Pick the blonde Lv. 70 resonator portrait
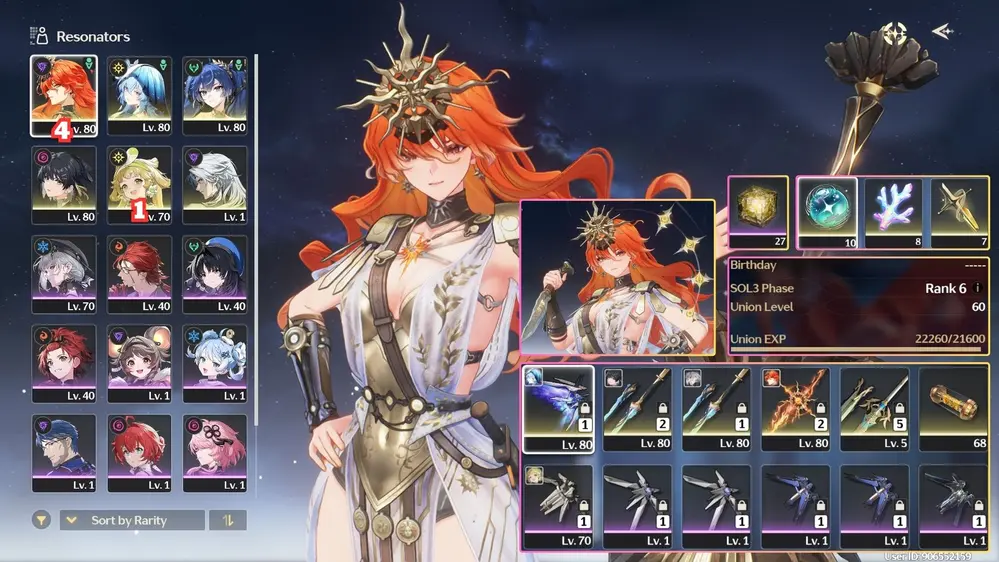The height and width of the screenshot is (562, 999). pos(139,184)
